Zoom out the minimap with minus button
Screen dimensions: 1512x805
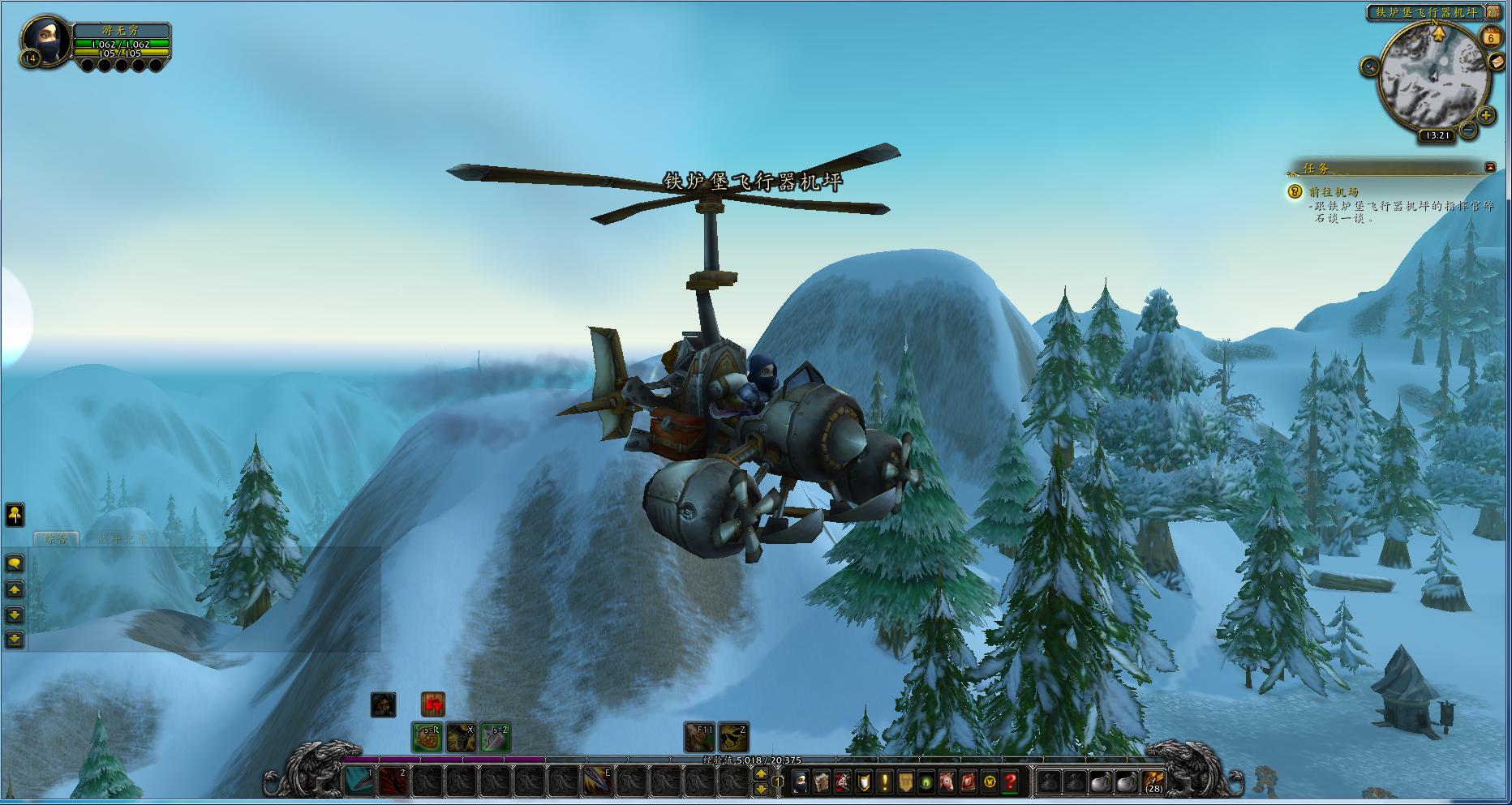coord(1467,130)
